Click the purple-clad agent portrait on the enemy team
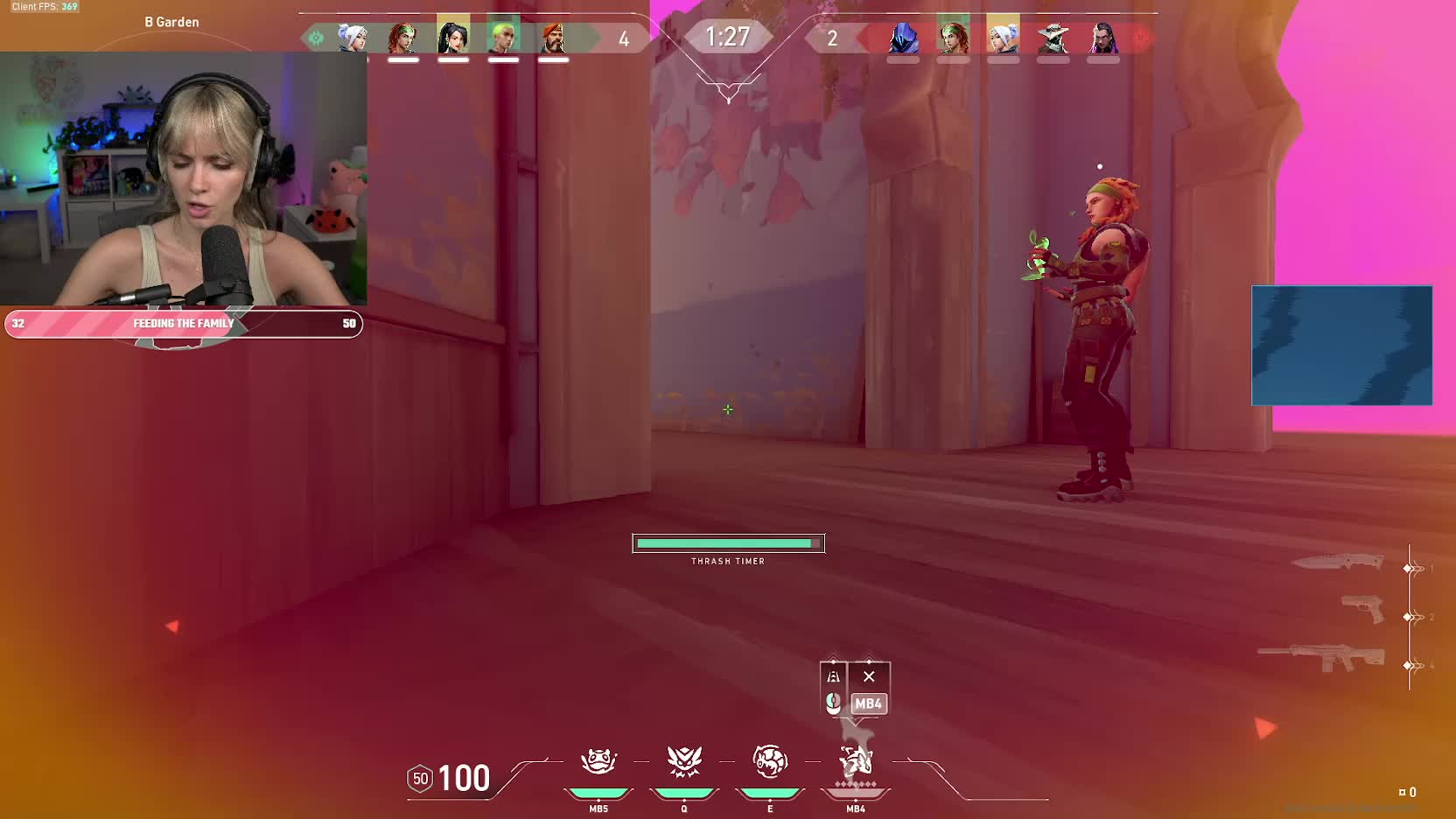The width and height of the screenshot is (1456, 819). click(x=1102, y=38)
